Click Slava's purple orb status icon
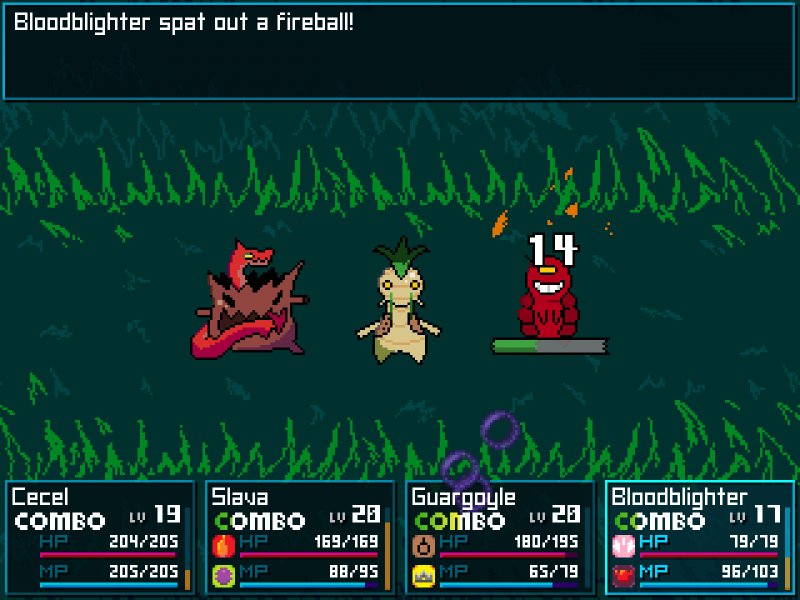The width and height of the screenshot is (800, 600). click(223, 574)
